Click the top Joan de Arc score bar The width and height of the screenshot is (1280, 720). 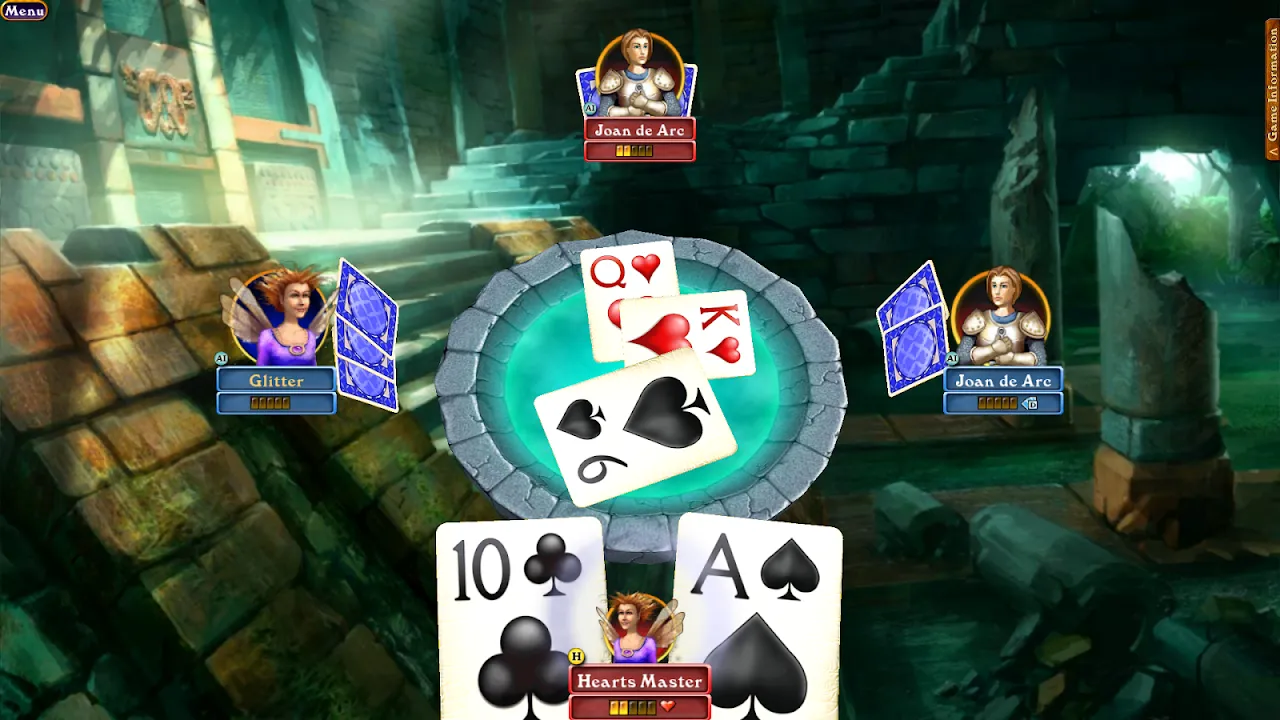637,150
